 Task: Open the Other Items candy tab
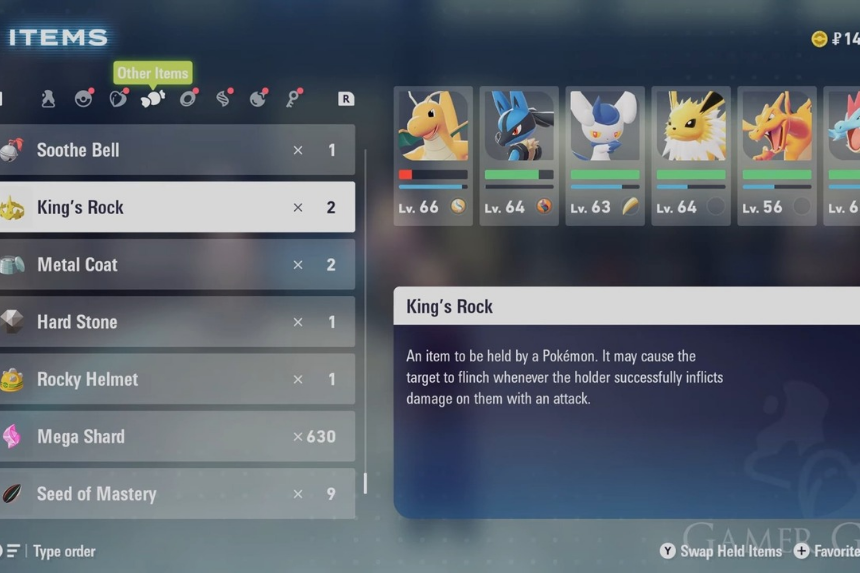[x=153, y=98]
